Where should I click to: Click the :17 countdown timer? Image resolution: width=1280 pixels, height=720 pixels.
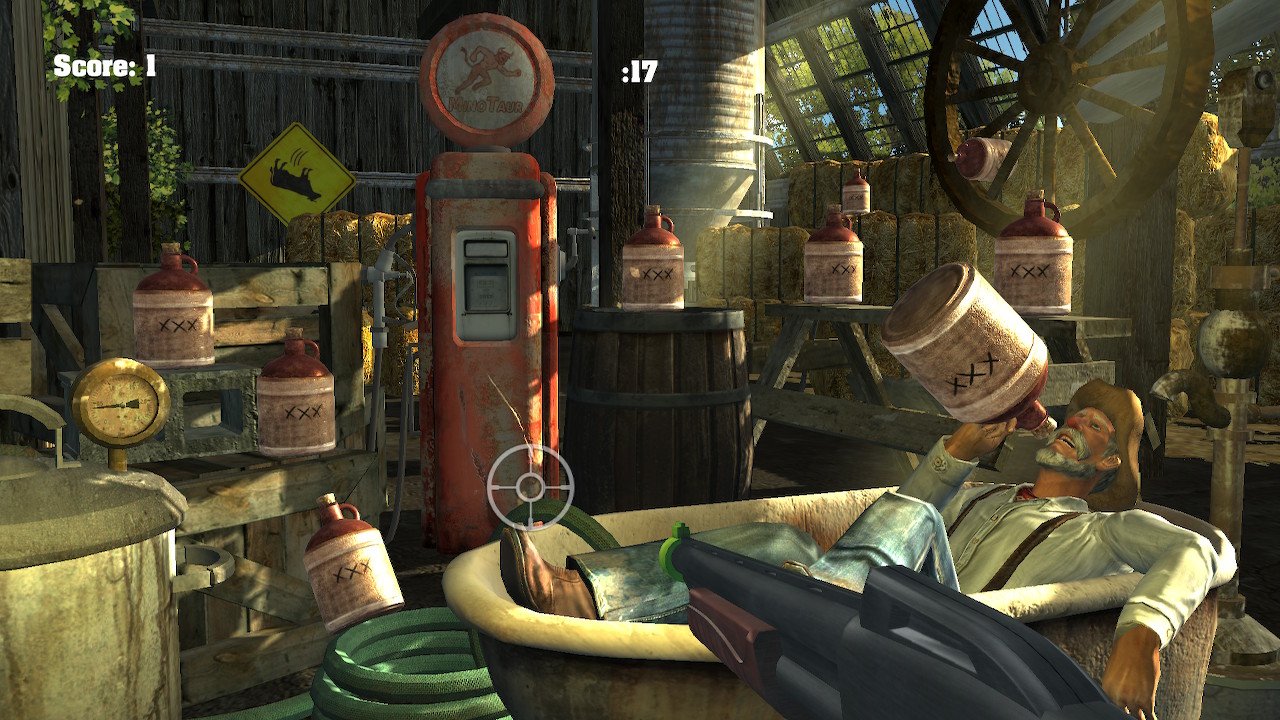pyautogui.click(x=642, y=70)
